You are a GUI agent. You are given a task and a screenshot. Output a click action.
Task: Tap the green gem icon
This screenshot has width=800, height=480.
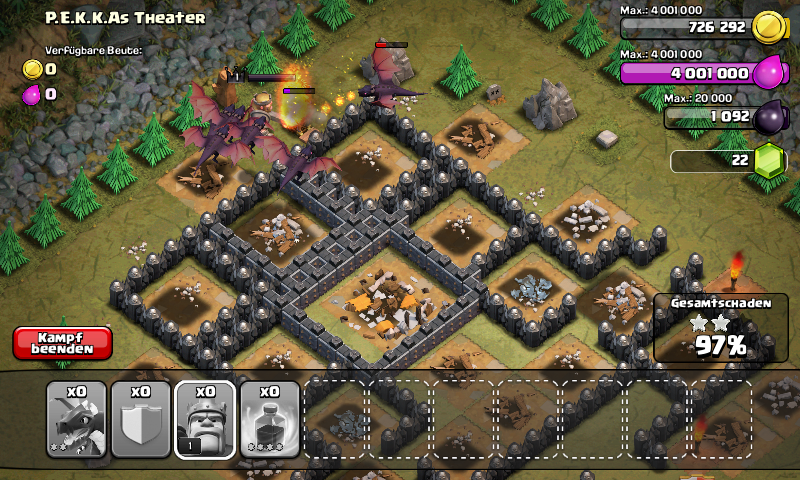tap(767, 161)
